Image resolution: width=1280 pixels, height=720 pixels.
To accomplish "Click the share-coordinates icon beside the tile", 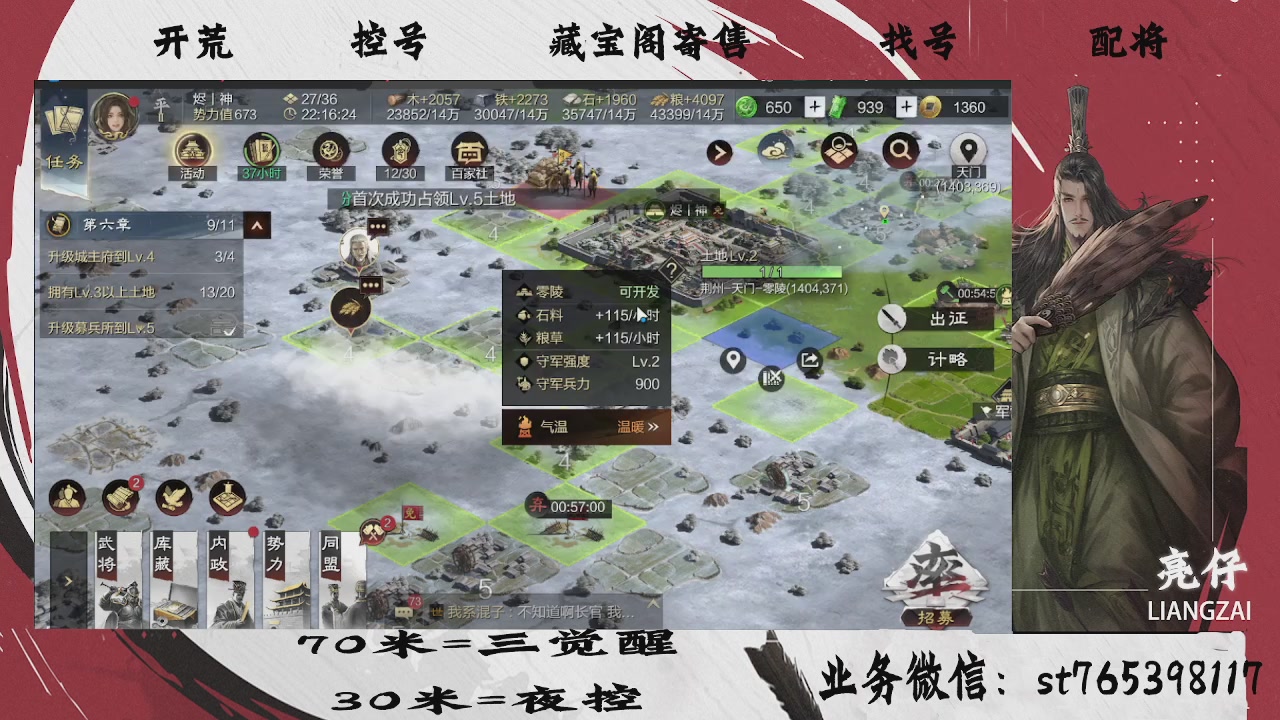I will click(812, 358).
